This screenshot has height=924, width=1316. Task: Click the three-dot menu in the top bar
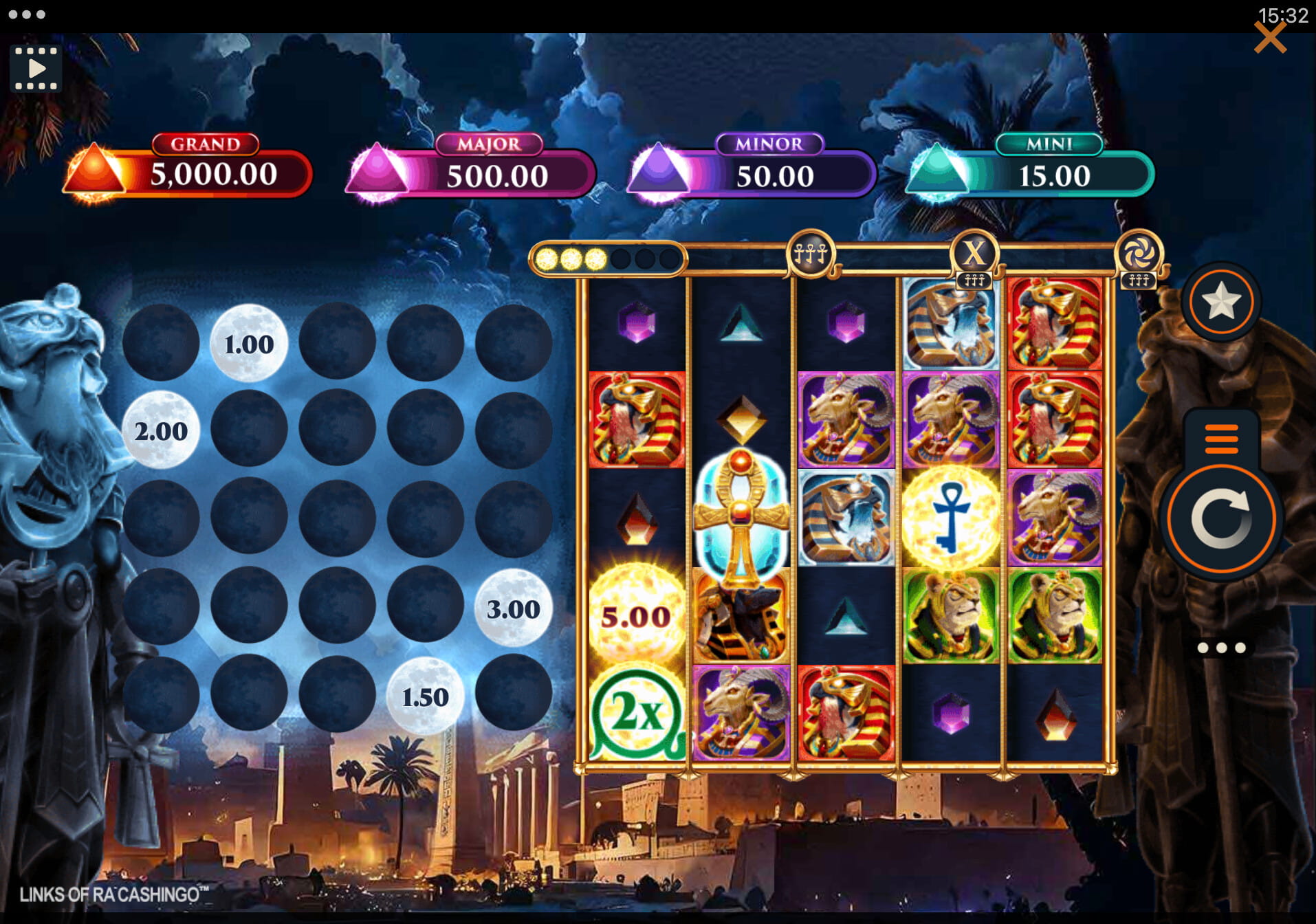tap(27, 14)
